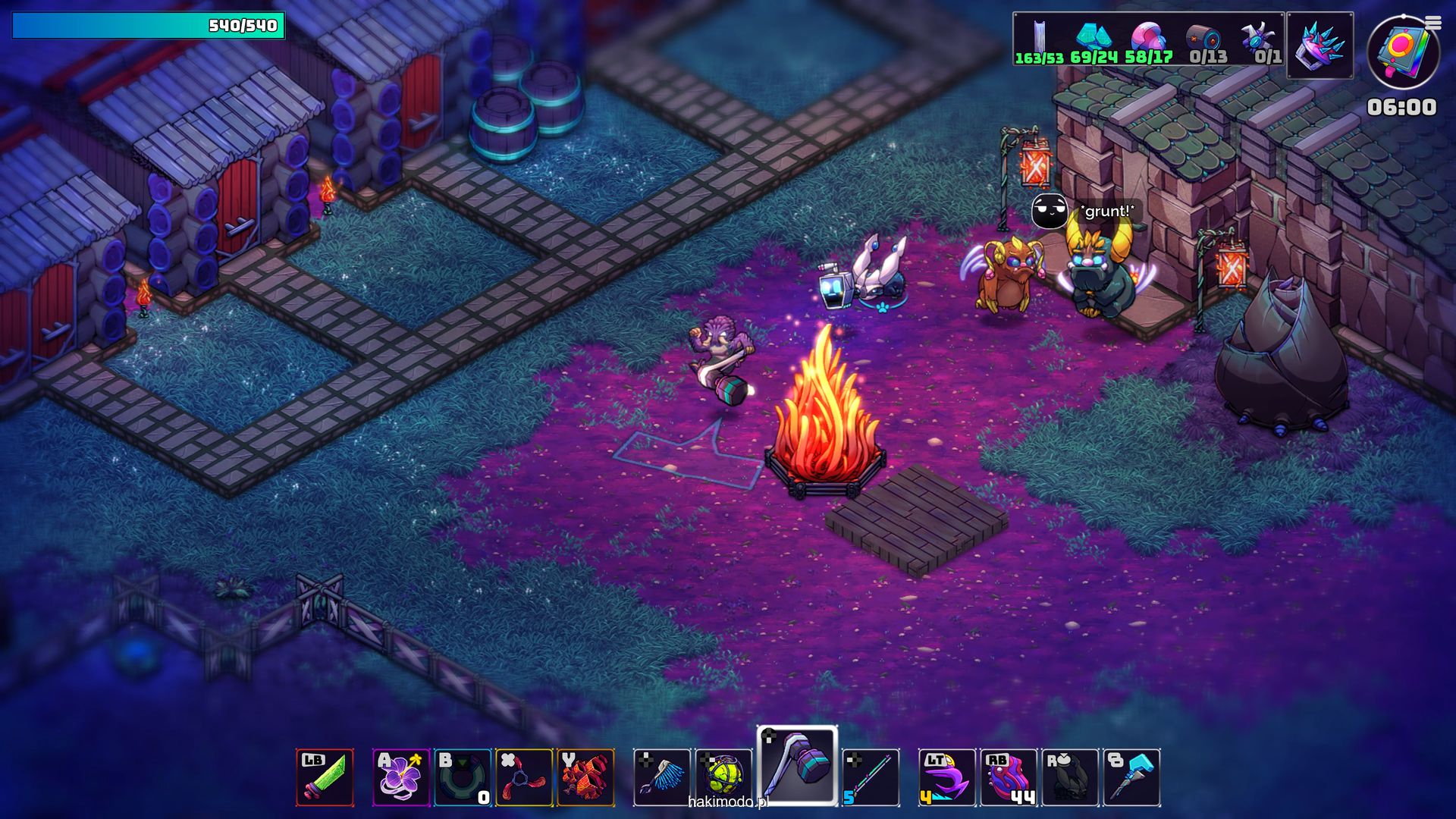1456x819 pixels.
Task: Select the dark ring slot showing 0
Action: (463, 777)
